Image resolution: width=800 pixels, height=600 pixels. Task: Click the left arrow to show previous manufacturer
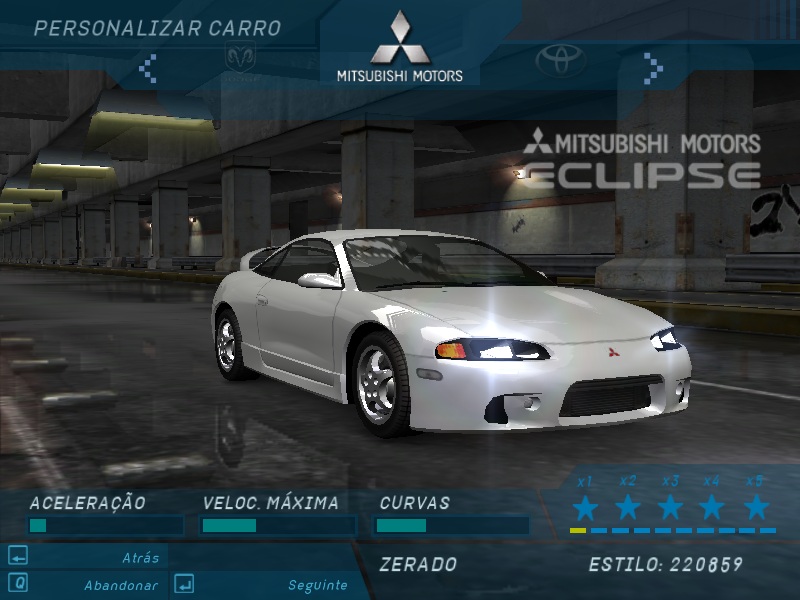[x=148, y=68]
